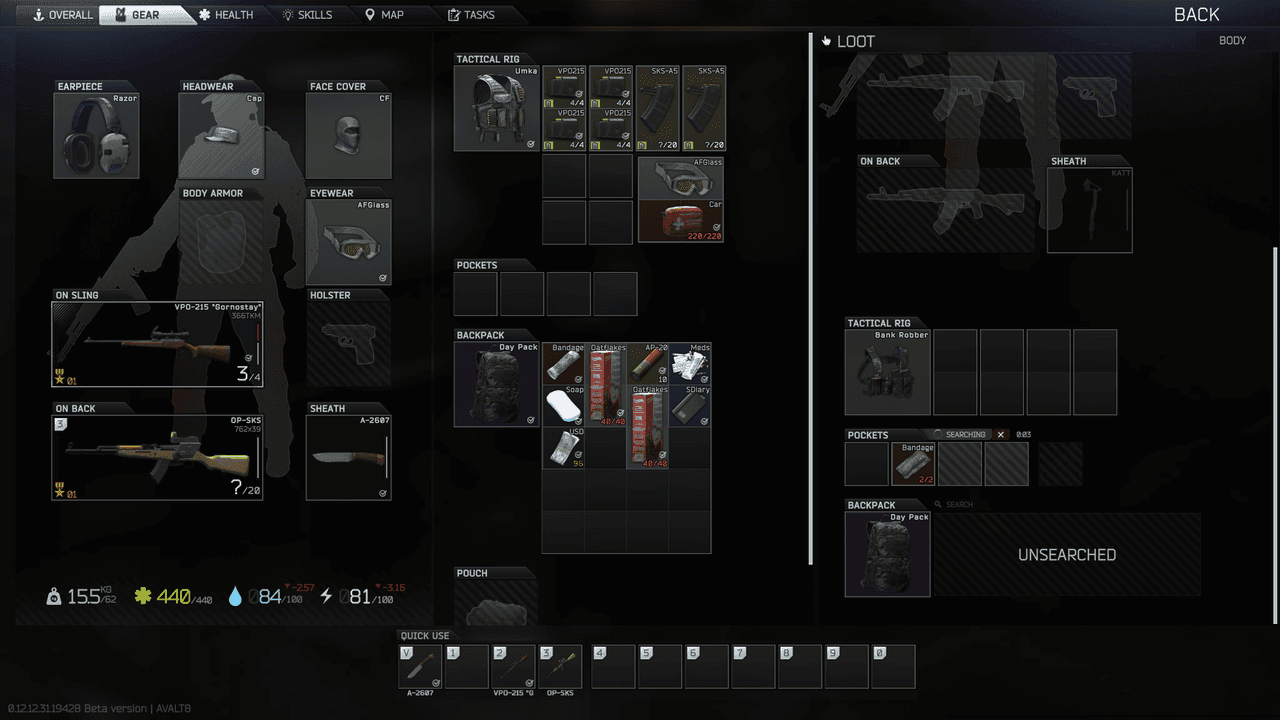Screen dimensions: 1280x720
Task: Select the Bank Robber rig in loot panel
Action: pos(887,372)
